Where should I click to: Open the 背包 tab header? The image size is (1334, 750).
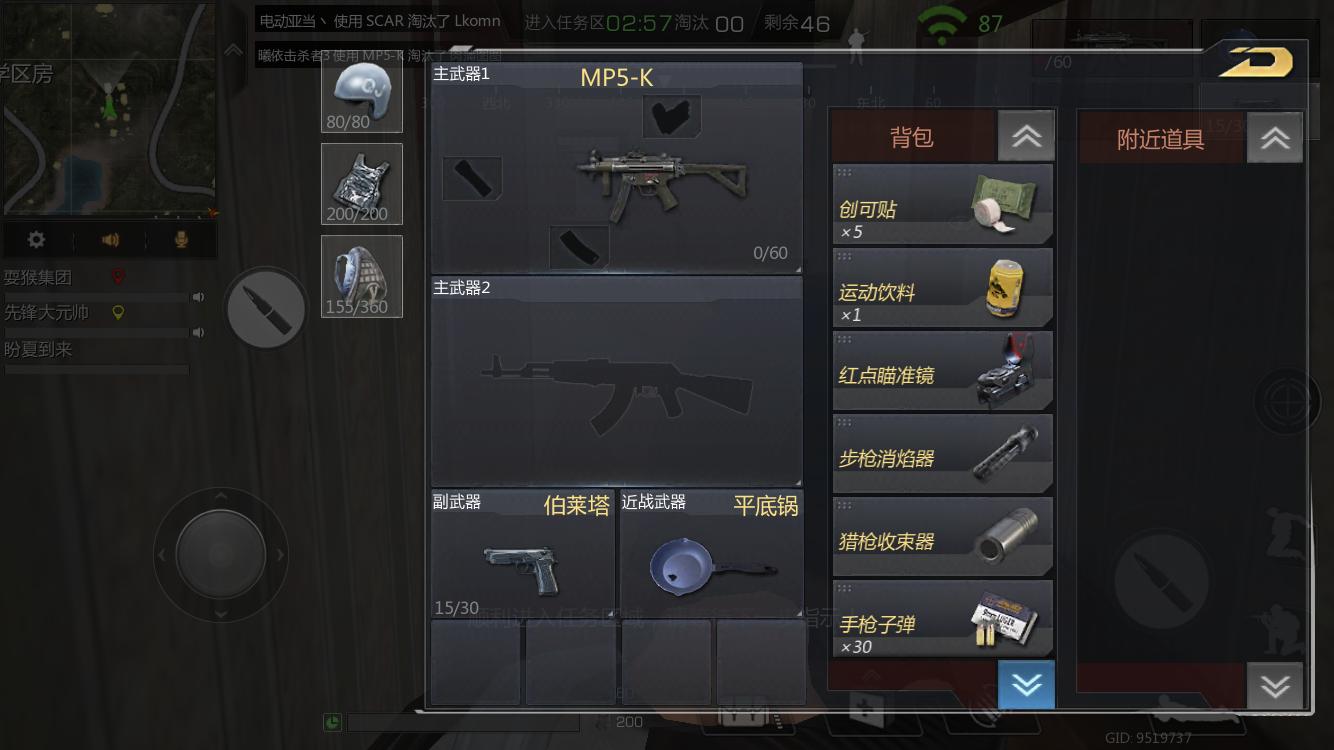point(910,137)
